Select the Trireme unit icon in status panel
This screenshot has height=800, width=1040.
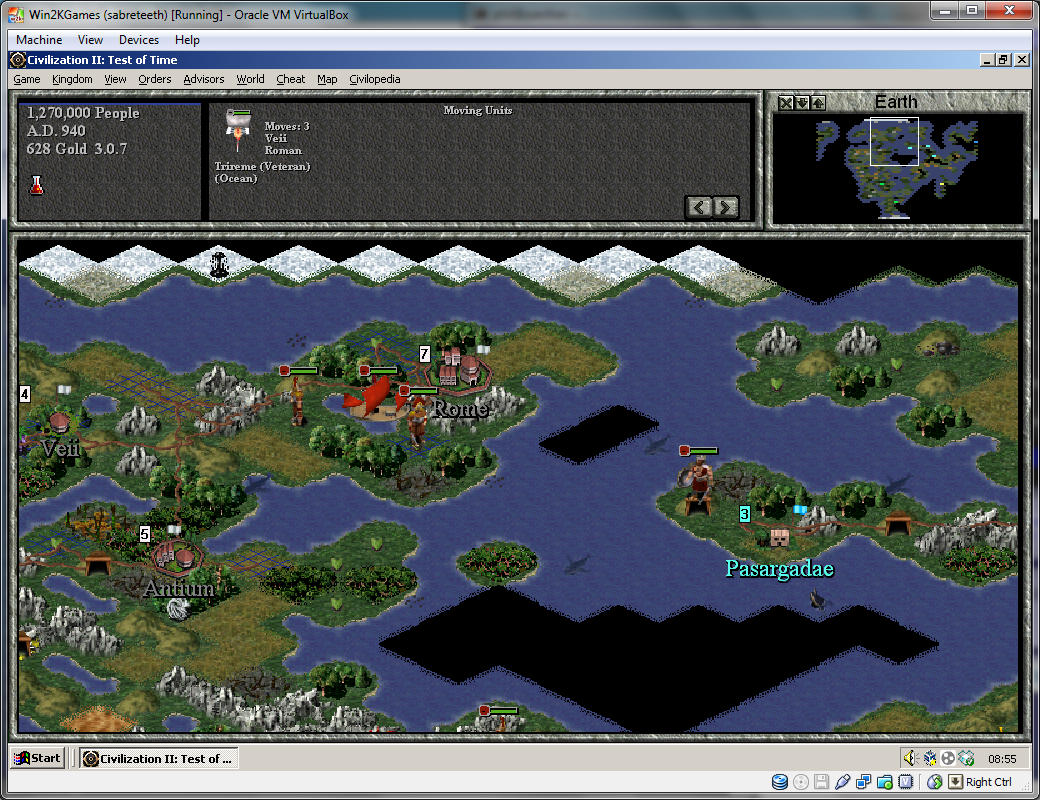click(x=238, y=126)
